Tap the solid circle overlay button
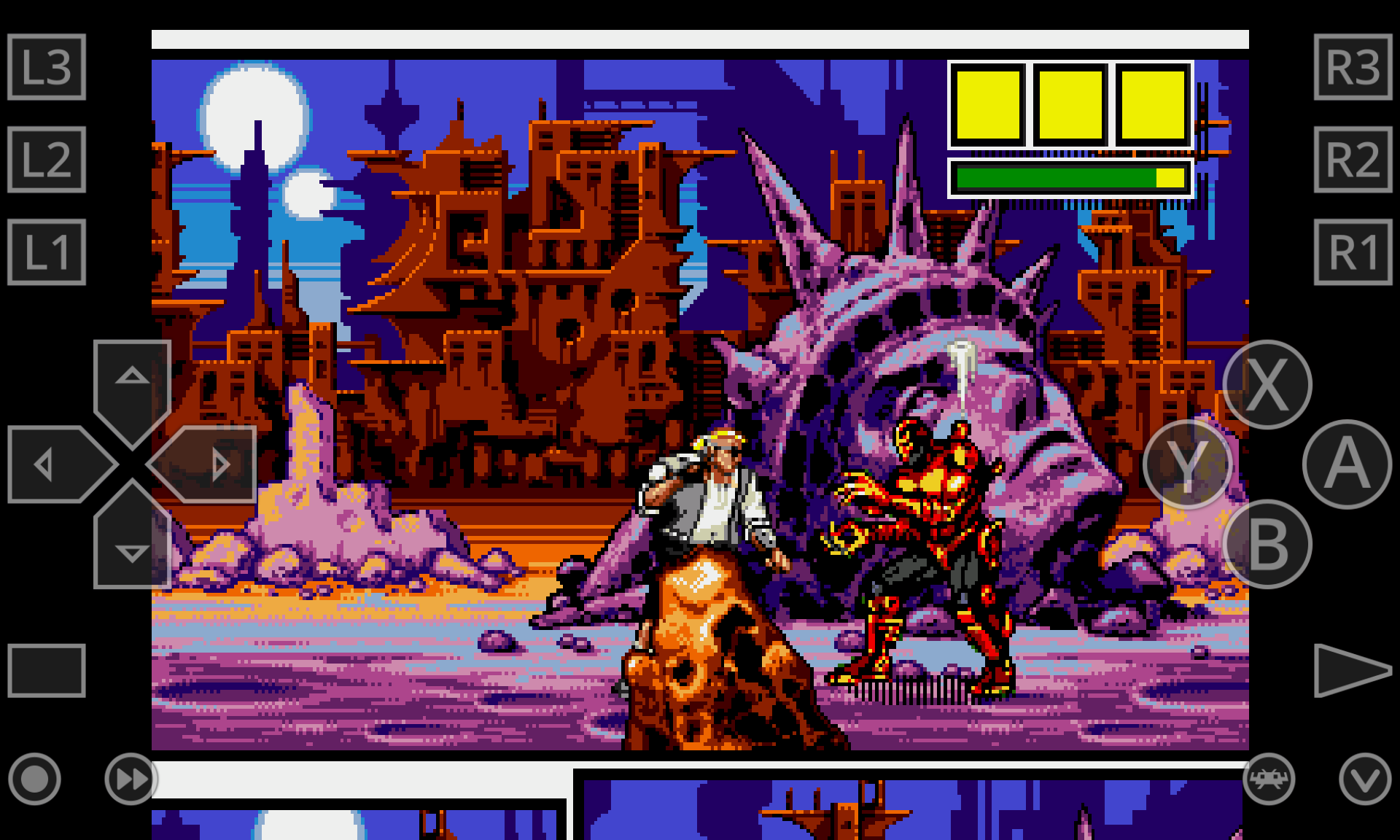 [x=34, y=779]
